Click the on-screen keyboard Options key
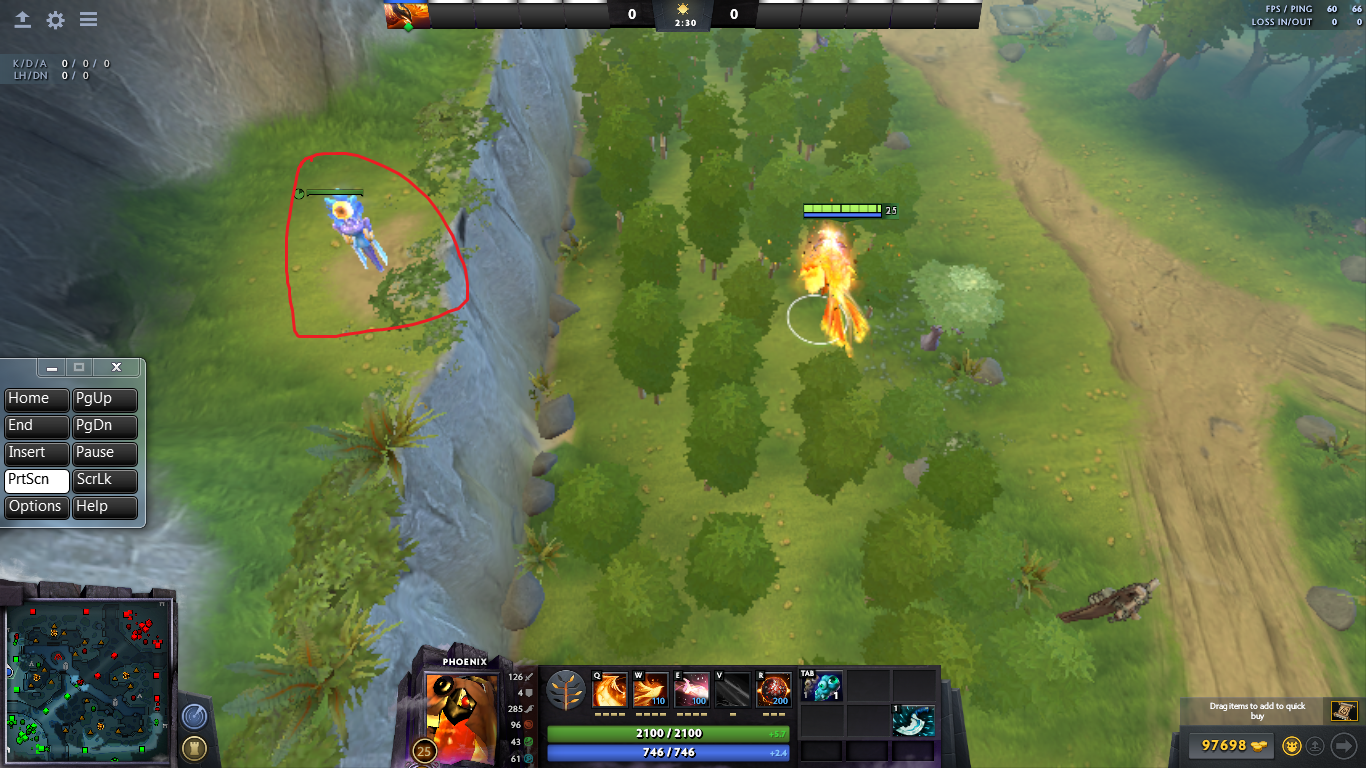This screenshot has height=768, width=1366. pos(36,506)
